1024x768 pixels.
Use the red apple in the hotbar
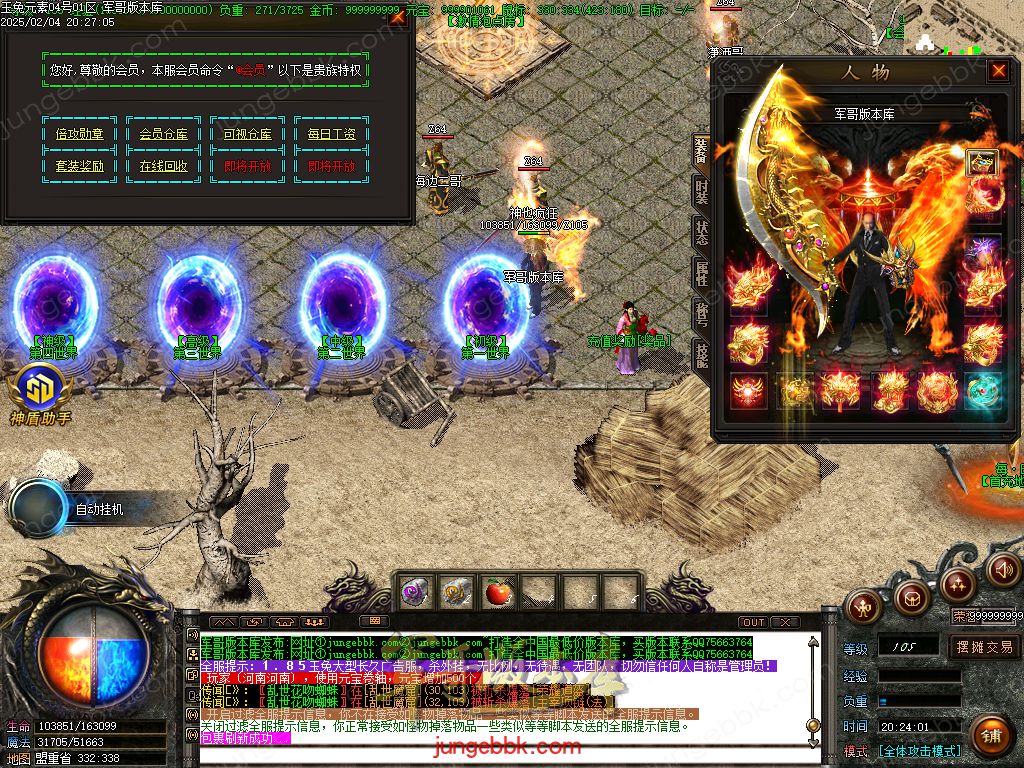click(x=497, y=593)
